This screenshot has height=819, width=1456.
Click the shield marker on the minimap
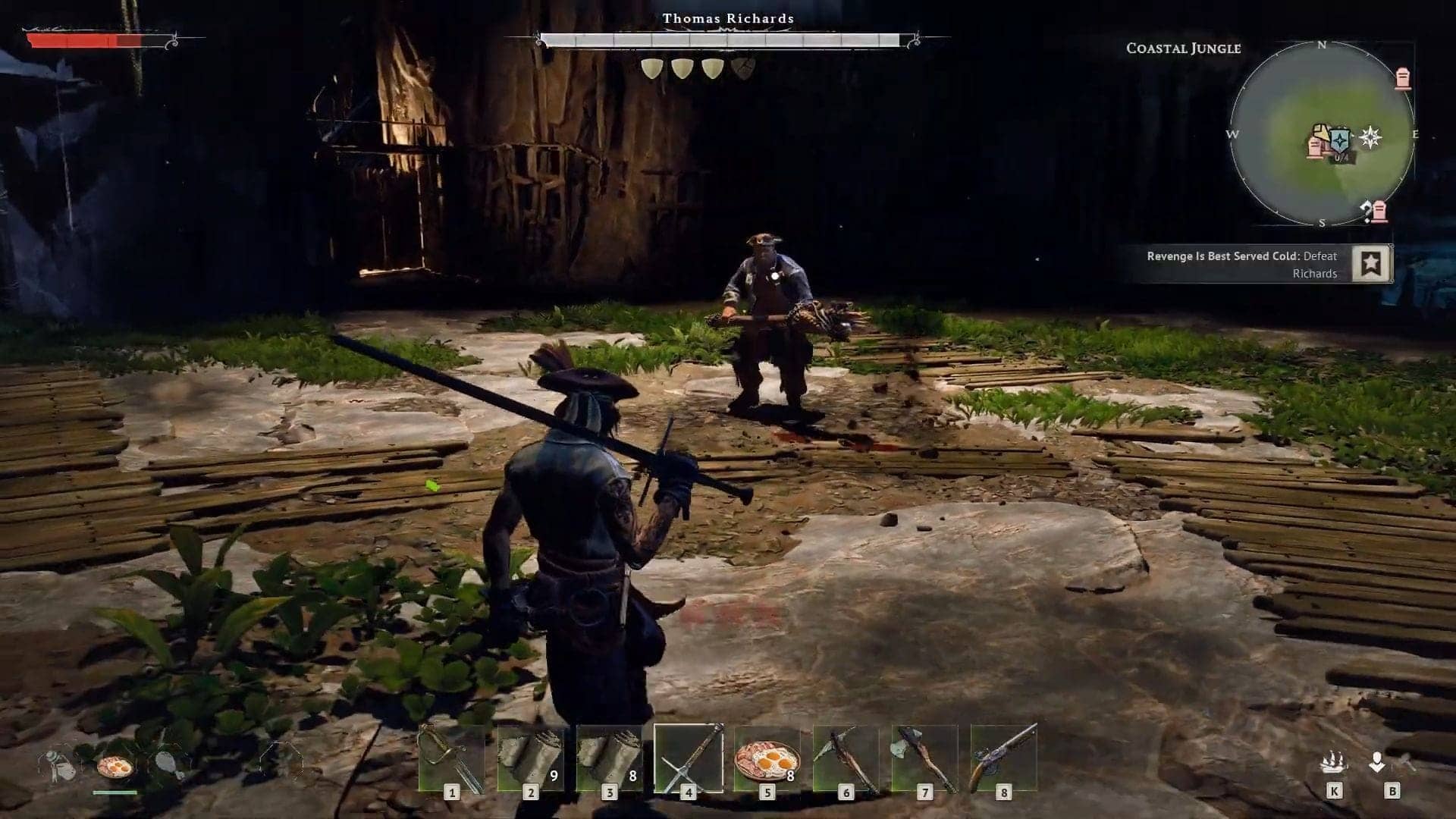1339,138
